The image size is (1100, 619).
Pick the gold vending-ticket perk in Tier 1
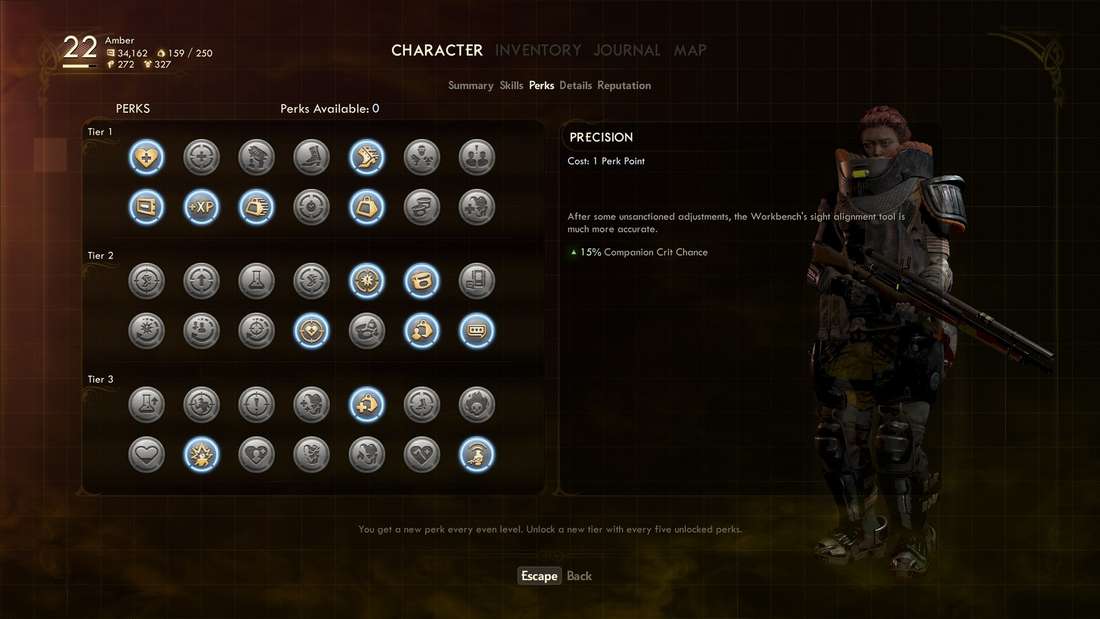[x=146, y=207]
